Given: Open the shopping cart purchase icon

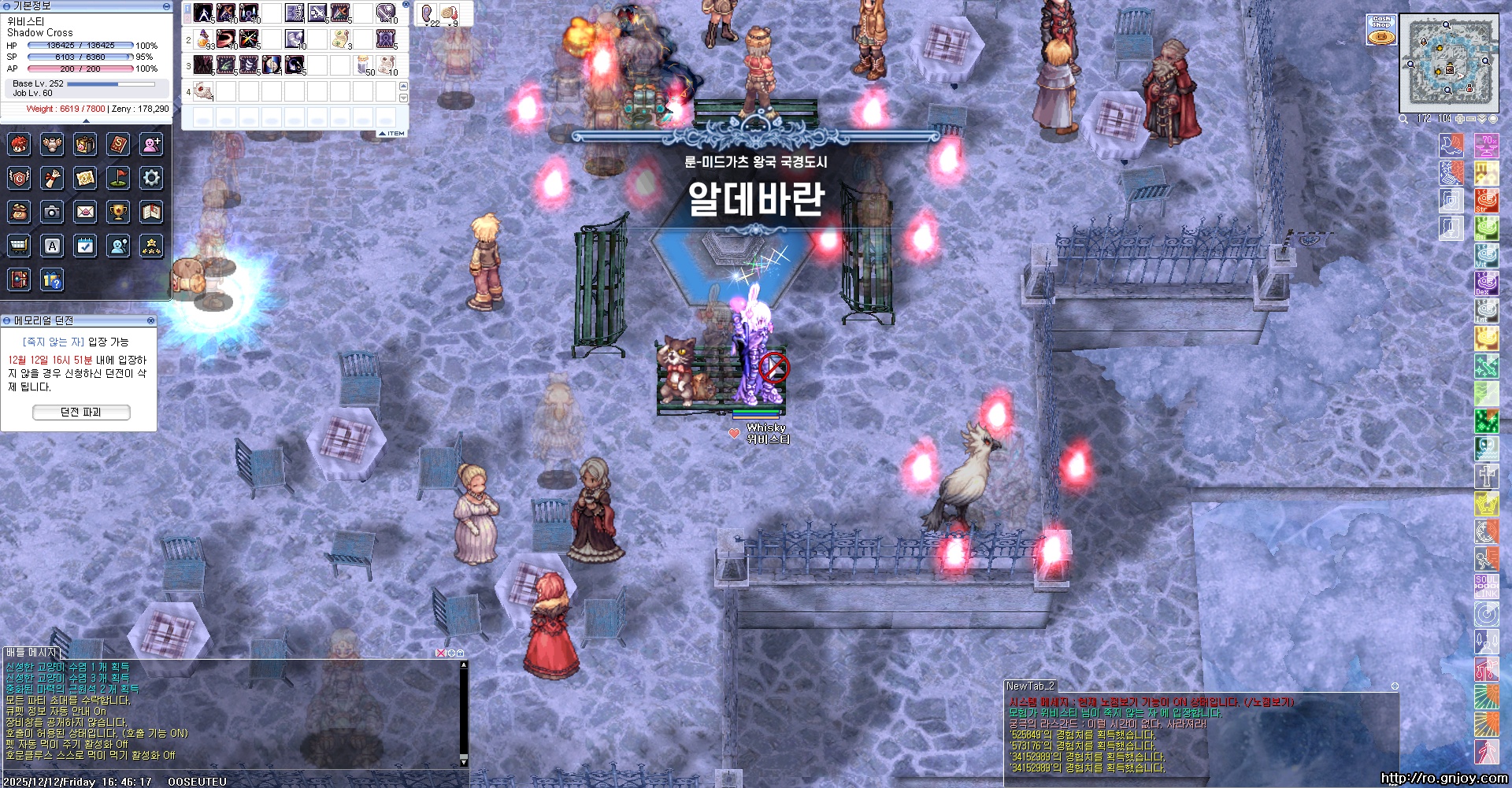Looking at the screenshot, I should (19, 245).
